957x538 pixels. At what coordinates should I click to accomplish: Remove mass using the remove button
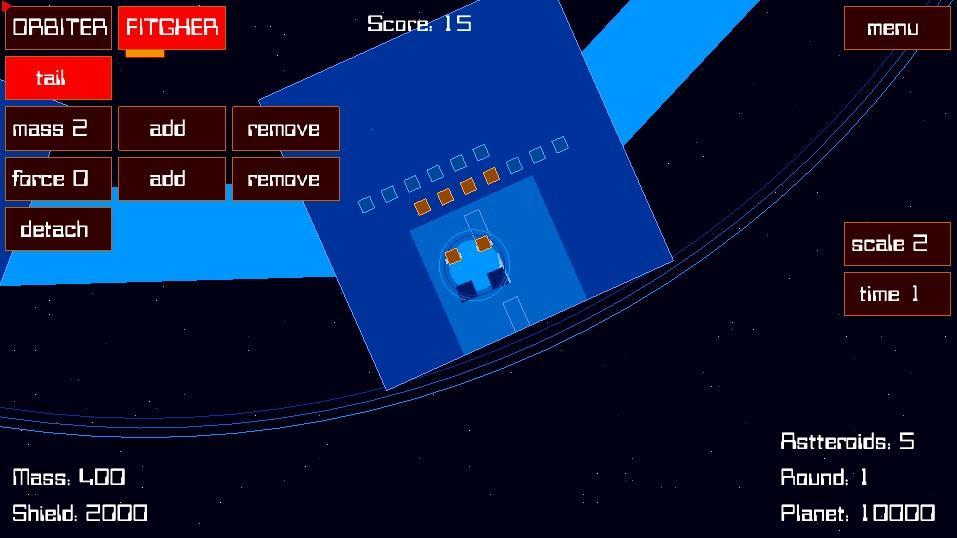pos(286,129)
